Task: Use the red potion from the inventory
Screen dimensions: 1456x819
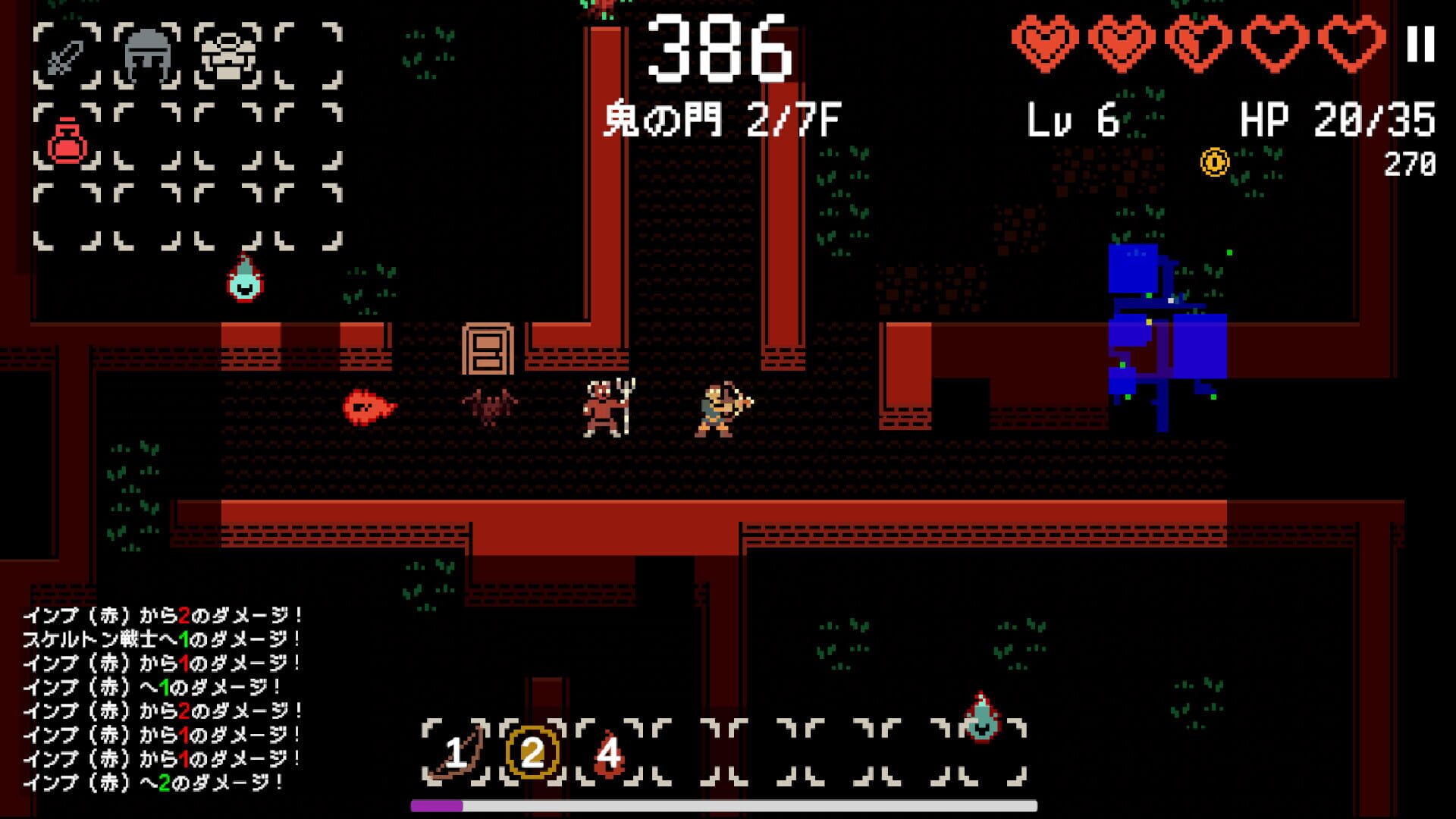Action: (67, 136)
